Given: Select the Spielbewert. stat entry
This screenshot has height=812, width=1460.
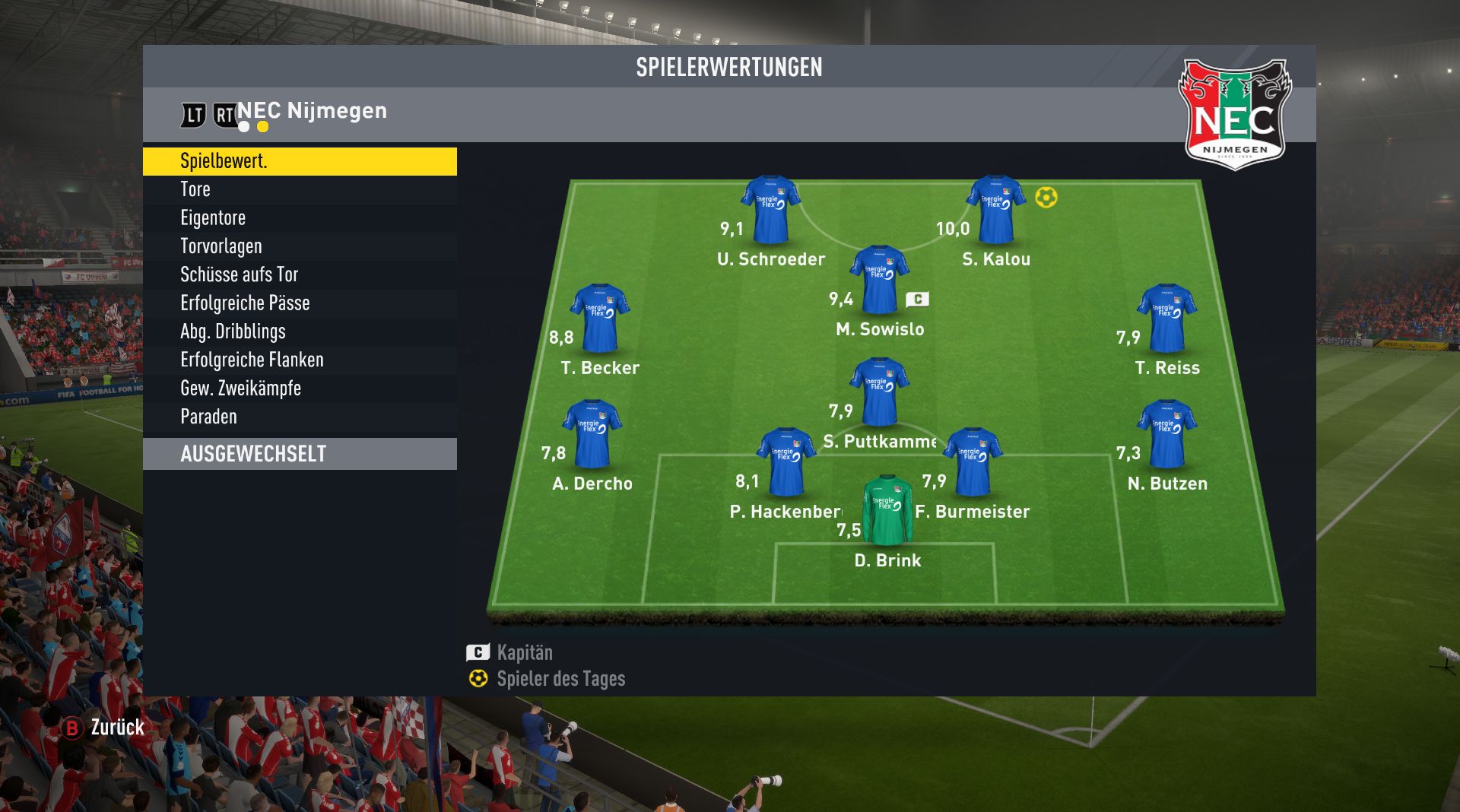Looking at the screenshot, I should tap(300, 161).
